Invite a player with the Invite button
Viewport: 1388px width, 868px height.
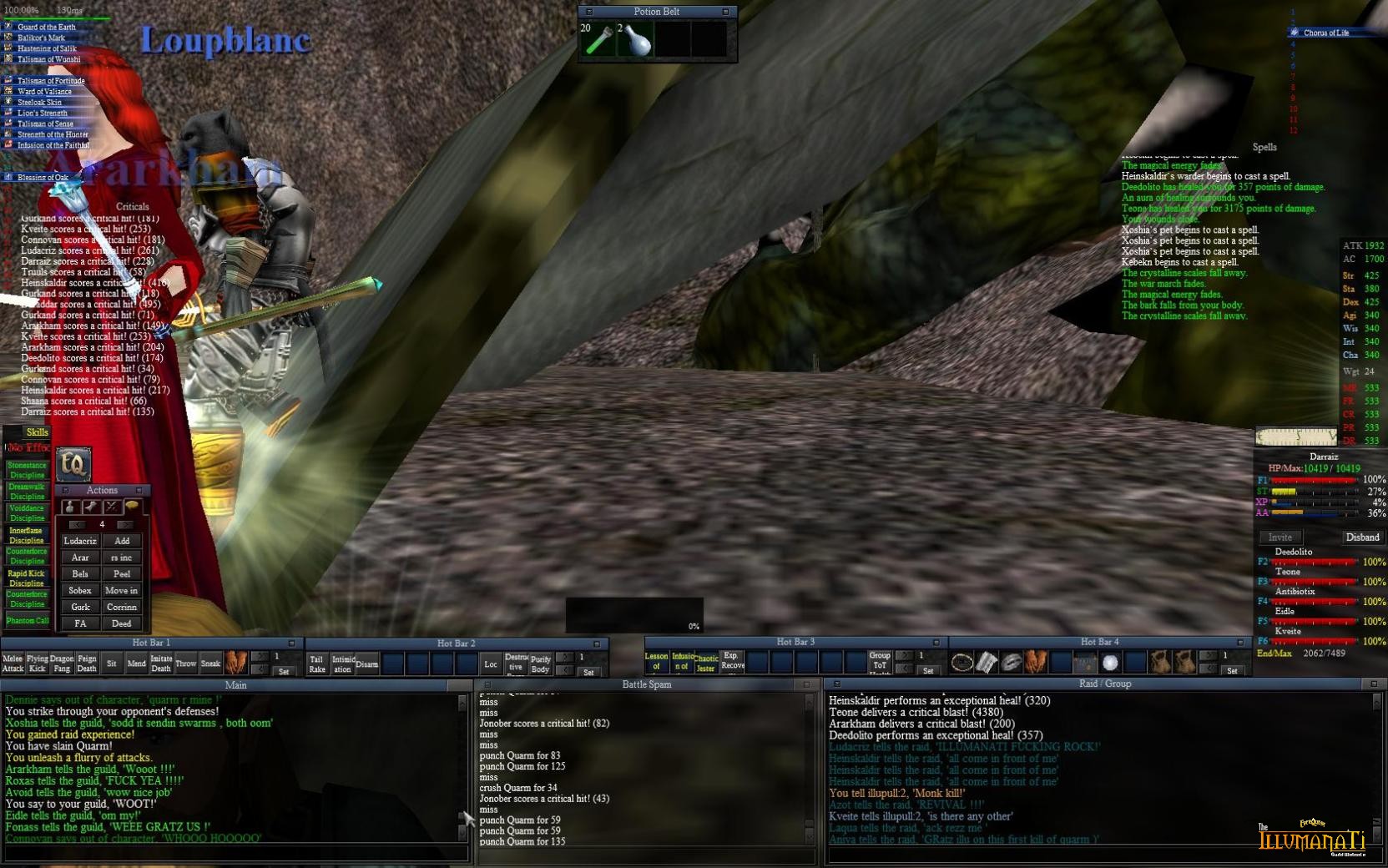point(1280,537)
